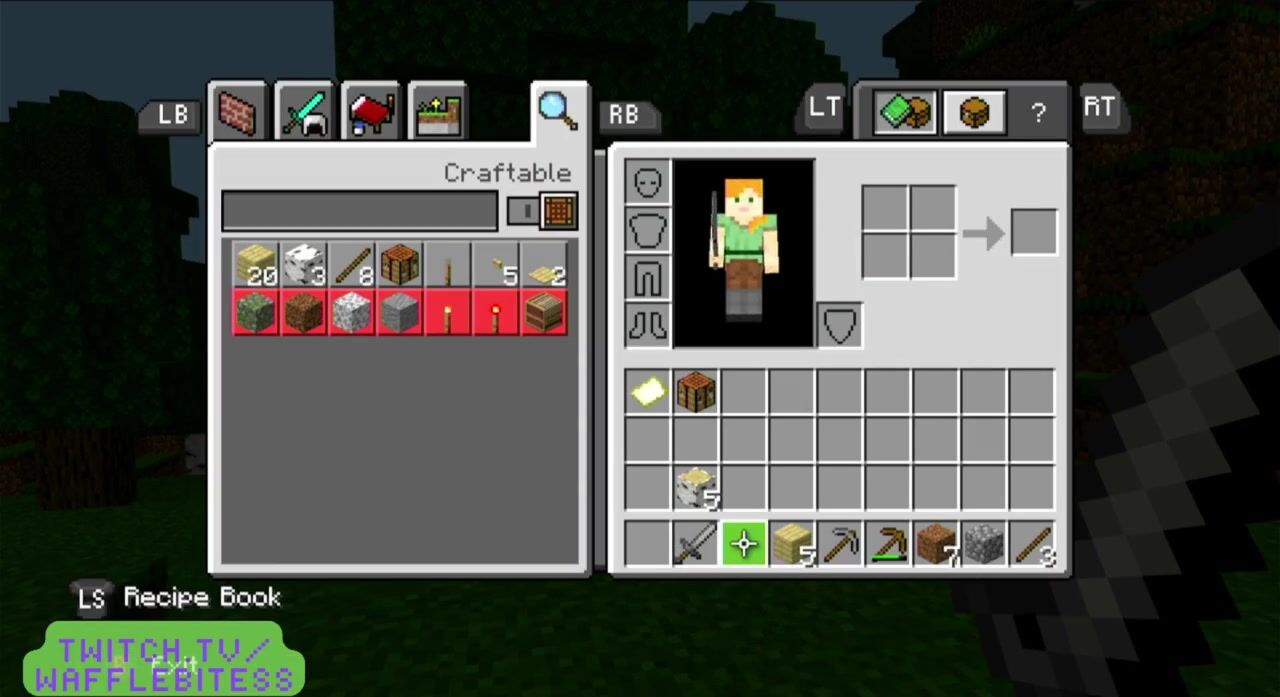
Task: Switch to recipe book and inventory layout
Action: click(x=904, y=112)
